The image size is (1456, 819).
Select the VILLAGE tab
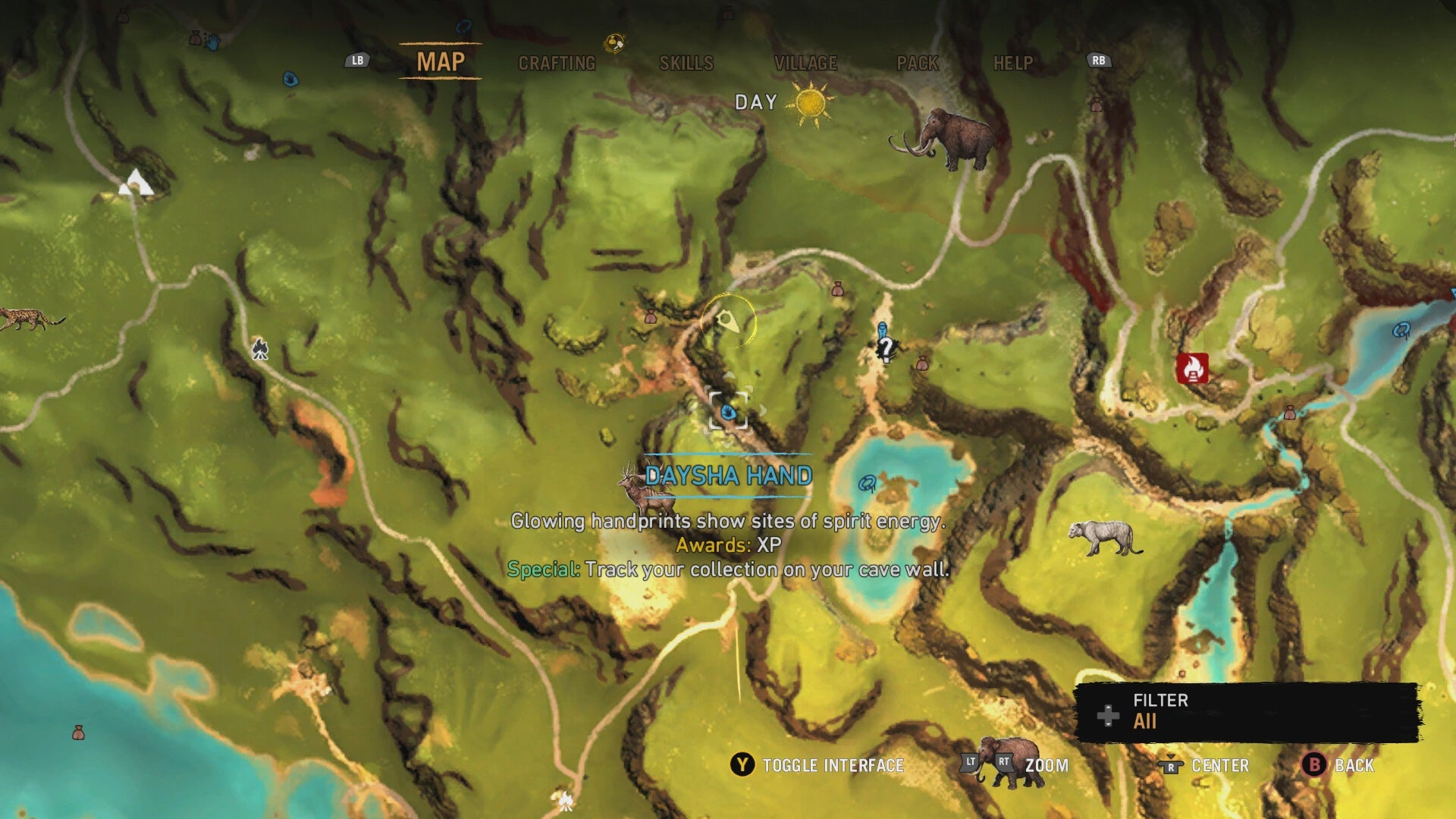[807, 64]
